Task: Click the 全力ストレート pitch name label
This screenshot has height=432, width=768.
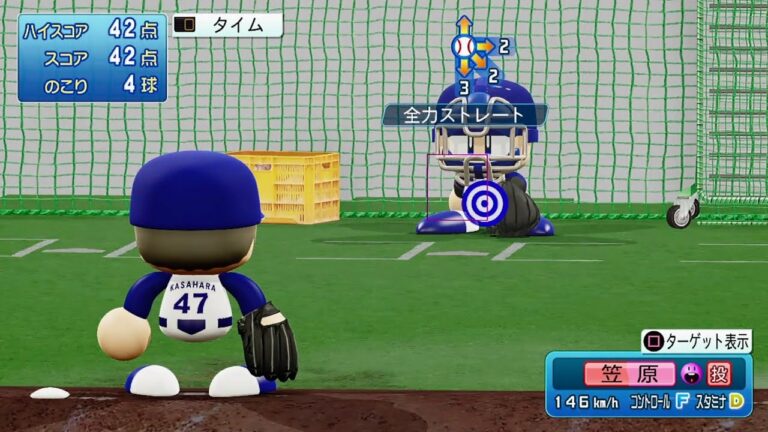Action: click(x=463, y=115)
